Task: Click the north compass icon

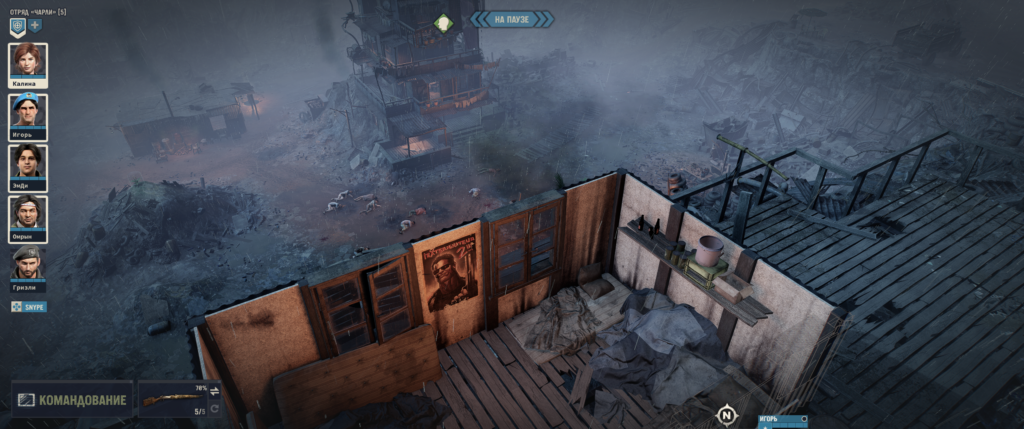Action: point(728,413)
